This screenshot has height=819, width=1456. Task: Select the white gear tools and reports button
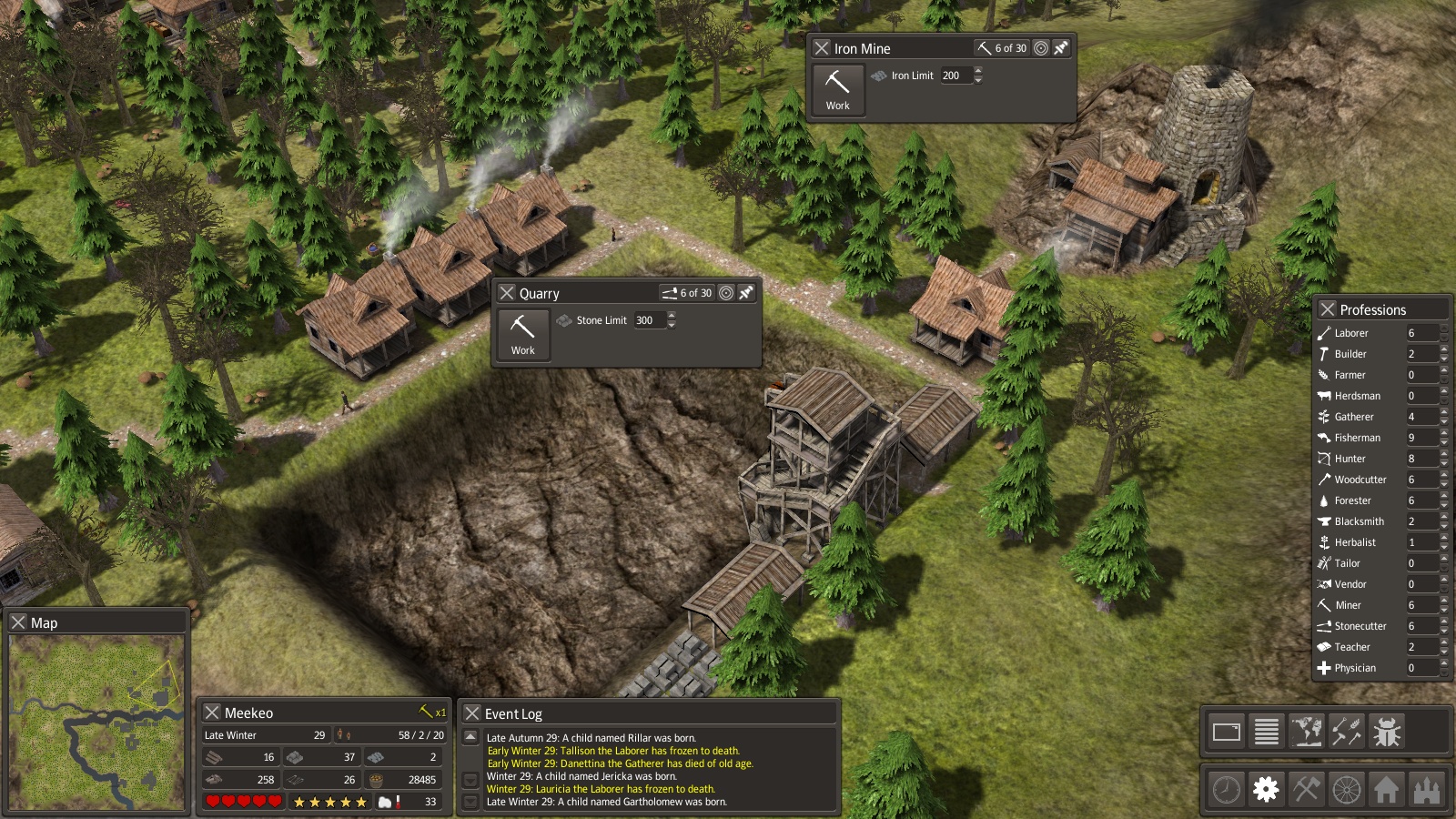point(1266,789)
